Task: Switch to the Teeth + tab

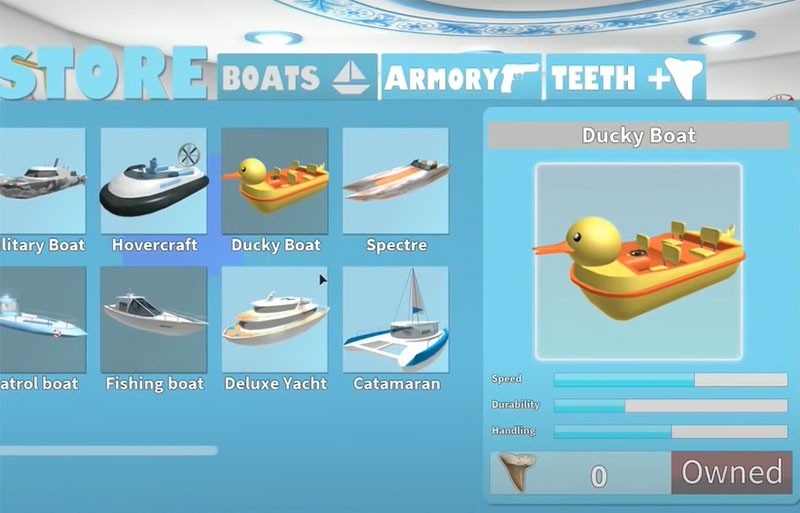Action: point(625,77)
